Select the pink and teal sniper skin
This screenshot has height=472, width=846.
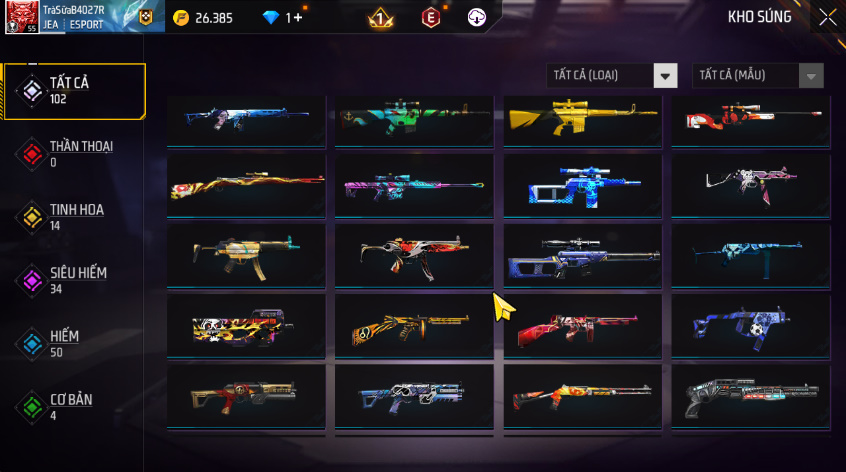click(x=414, y=186)
